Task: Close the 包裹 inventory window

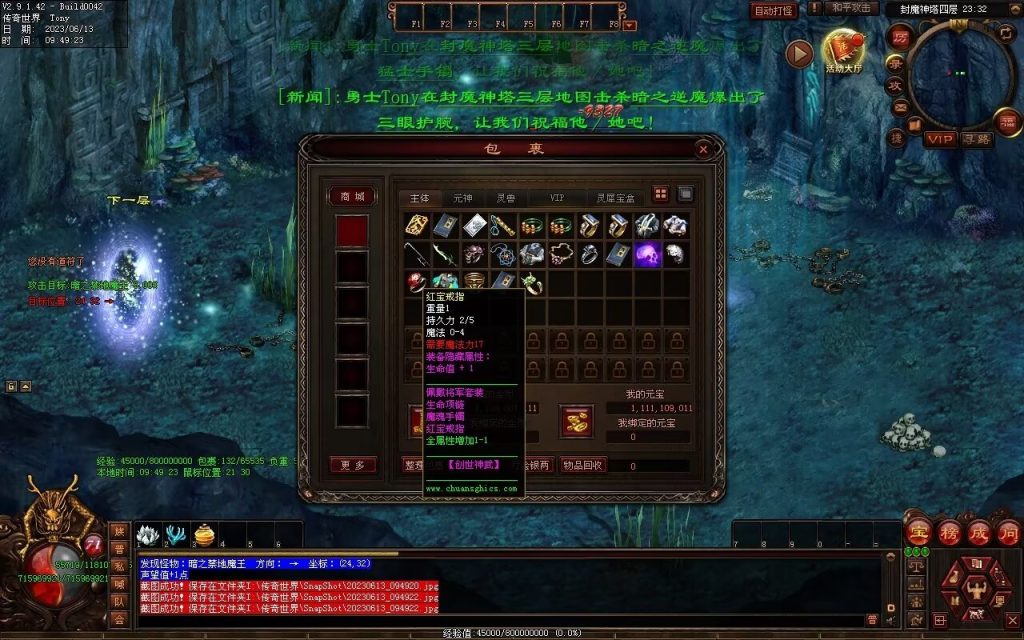Action: pyautogui.click(x=704, y=149)
